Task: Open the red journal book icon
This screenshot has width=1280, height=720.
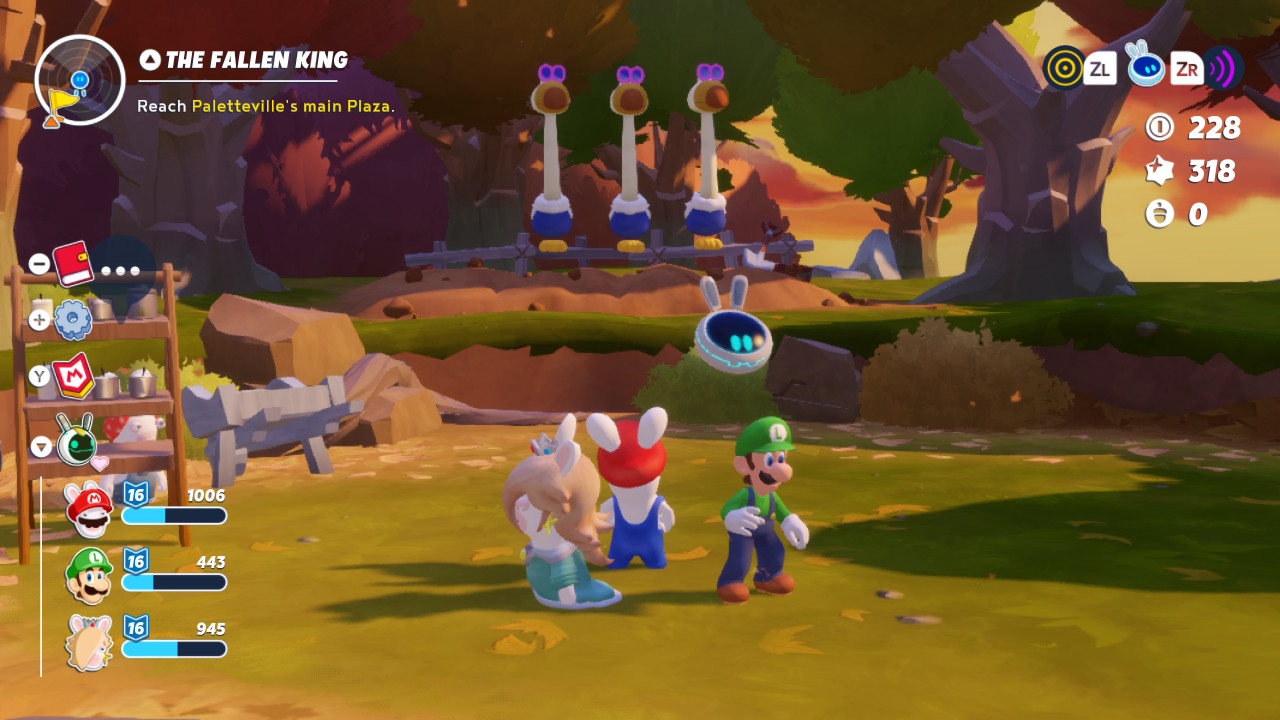Action: [73, 263]
